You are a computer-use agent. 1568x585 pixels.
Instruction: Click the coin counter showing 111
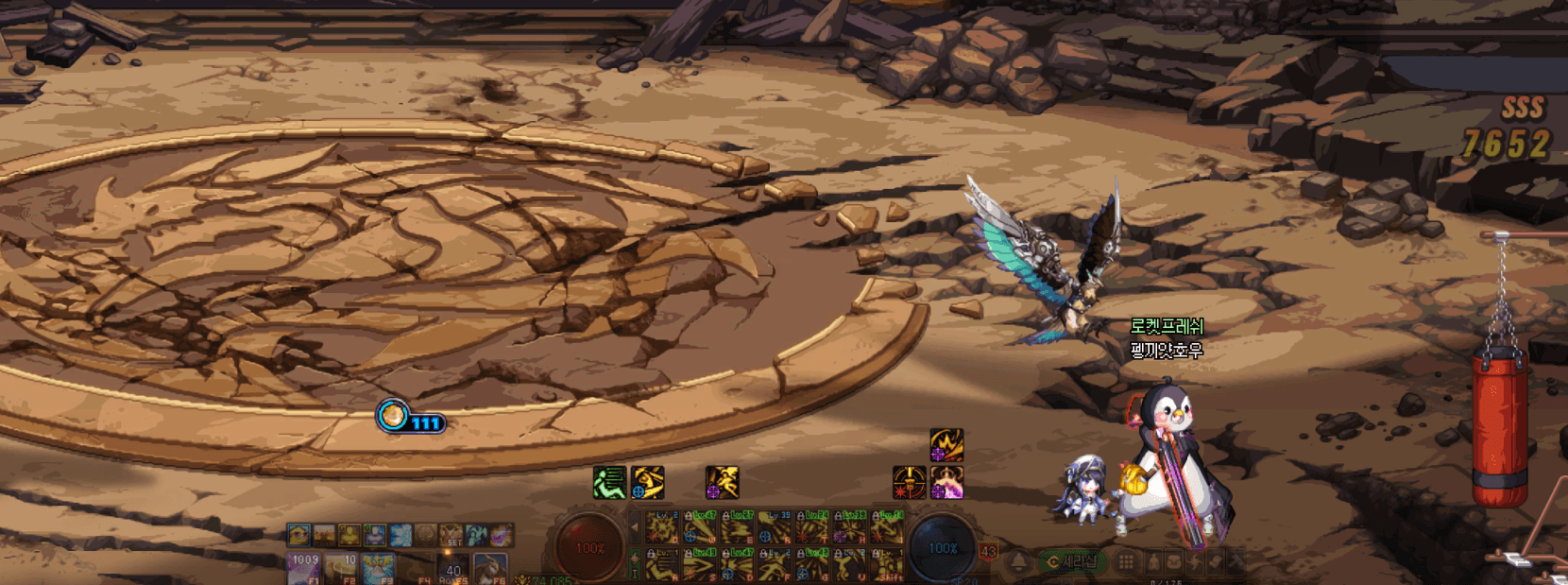coord(411,417)
